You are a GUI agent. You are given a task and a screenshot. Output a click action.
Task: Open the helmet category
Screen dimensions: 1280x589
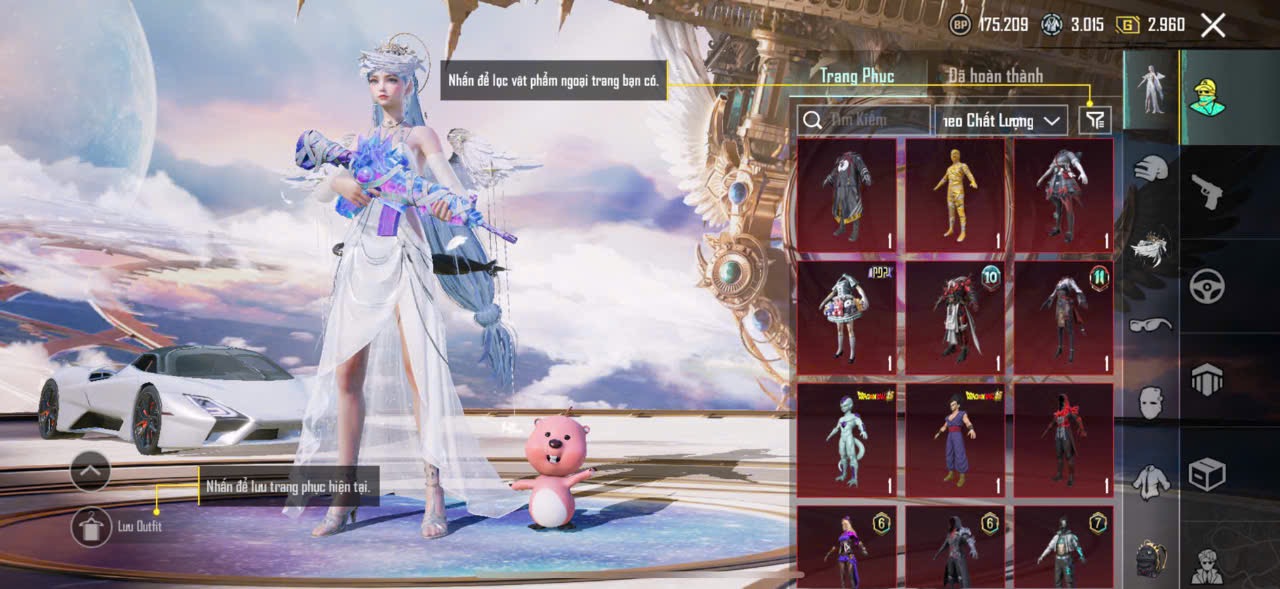coord(1151,169)
